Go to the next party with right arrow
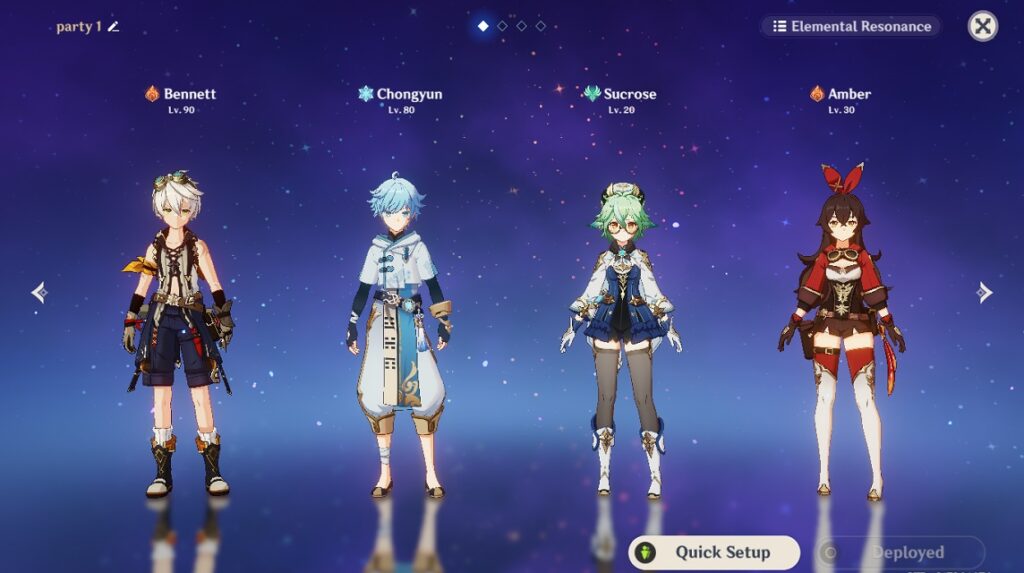This screenshot has height=573, width=1024. pos(985,292)
